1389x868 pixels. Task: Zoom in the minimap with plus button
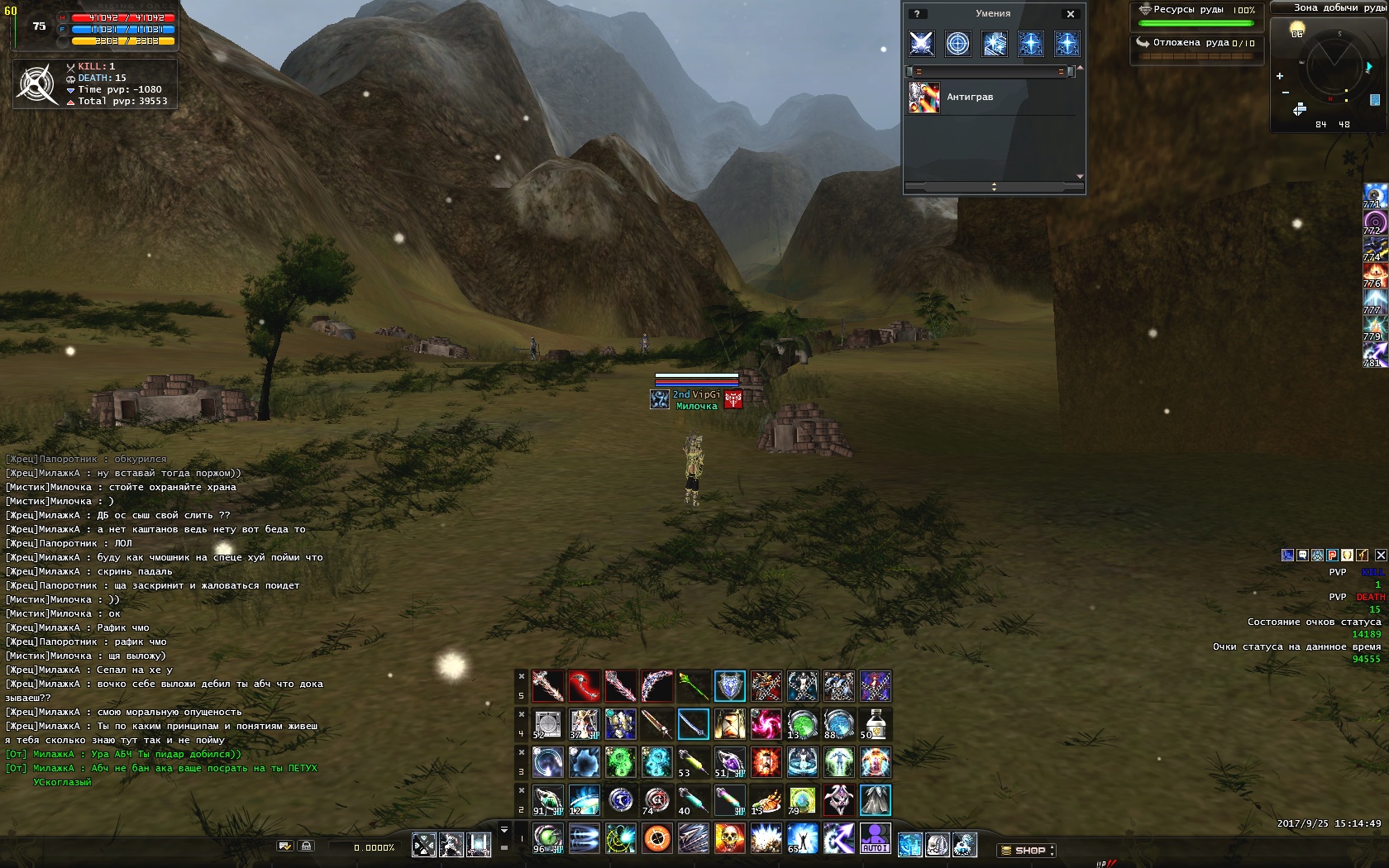pos(1280,76)
